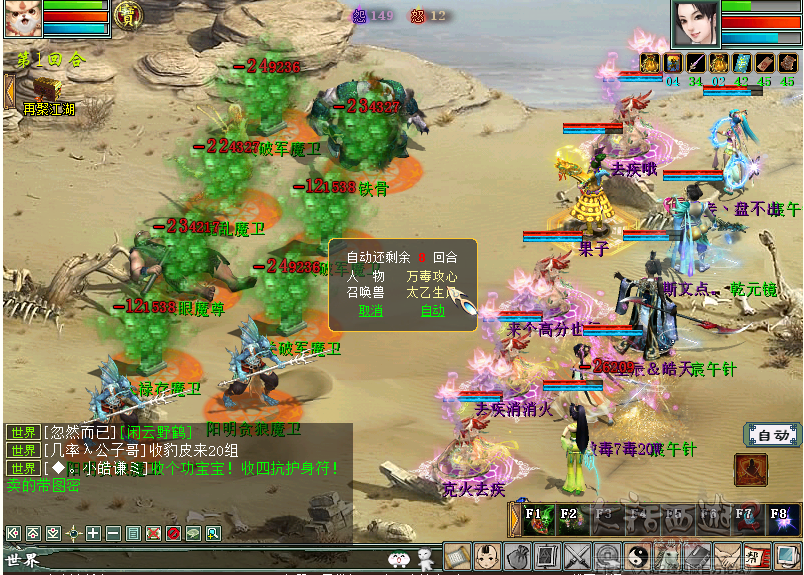Viewport: 804px width, 575px height.
Task: Click the round 宝 treasure icon
Action: tap(128, 15)
